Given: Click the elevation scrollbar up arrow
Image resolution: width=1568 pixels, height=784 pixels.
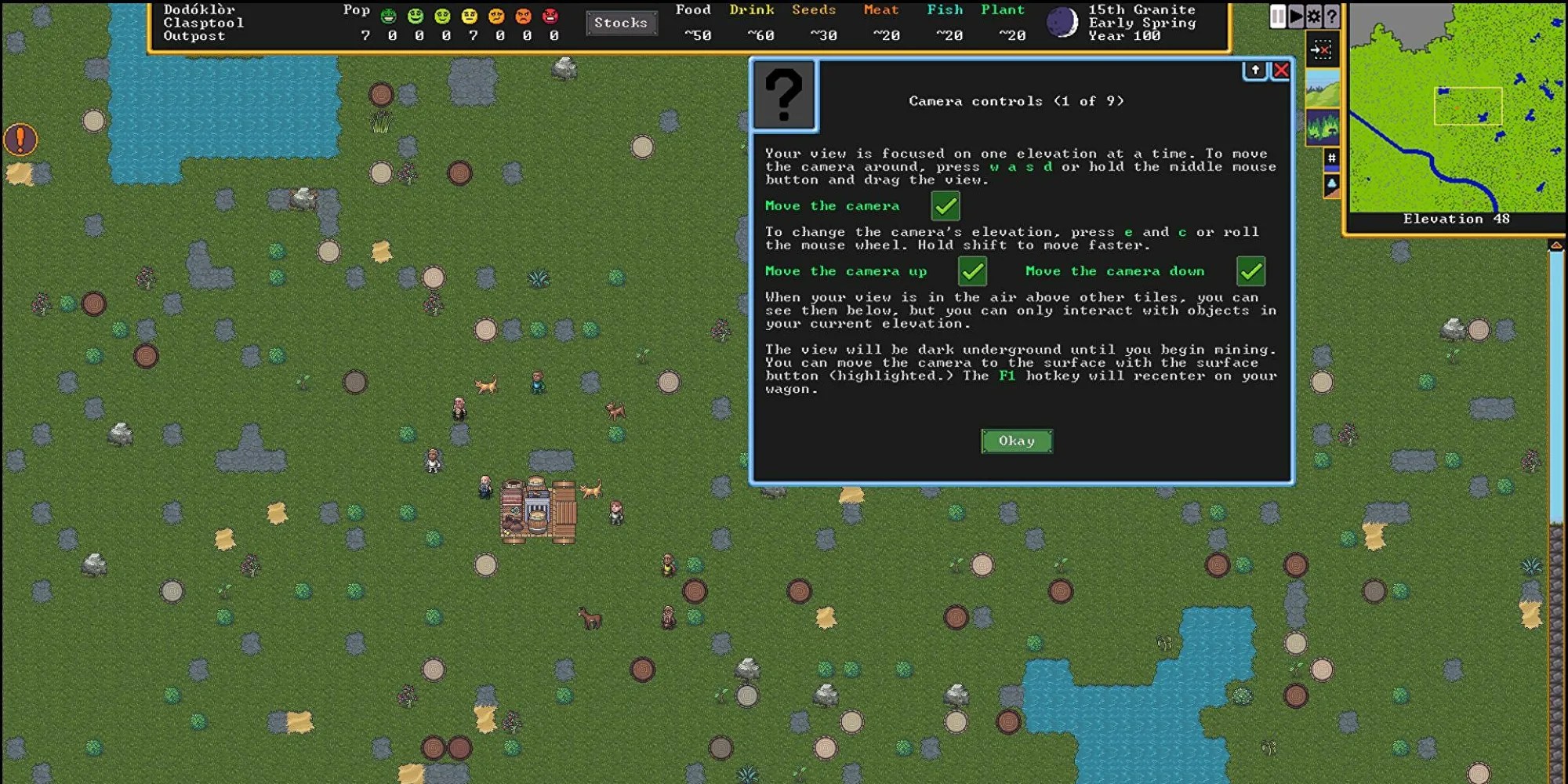Looking at the screenshot, I should pos(1556,246).
